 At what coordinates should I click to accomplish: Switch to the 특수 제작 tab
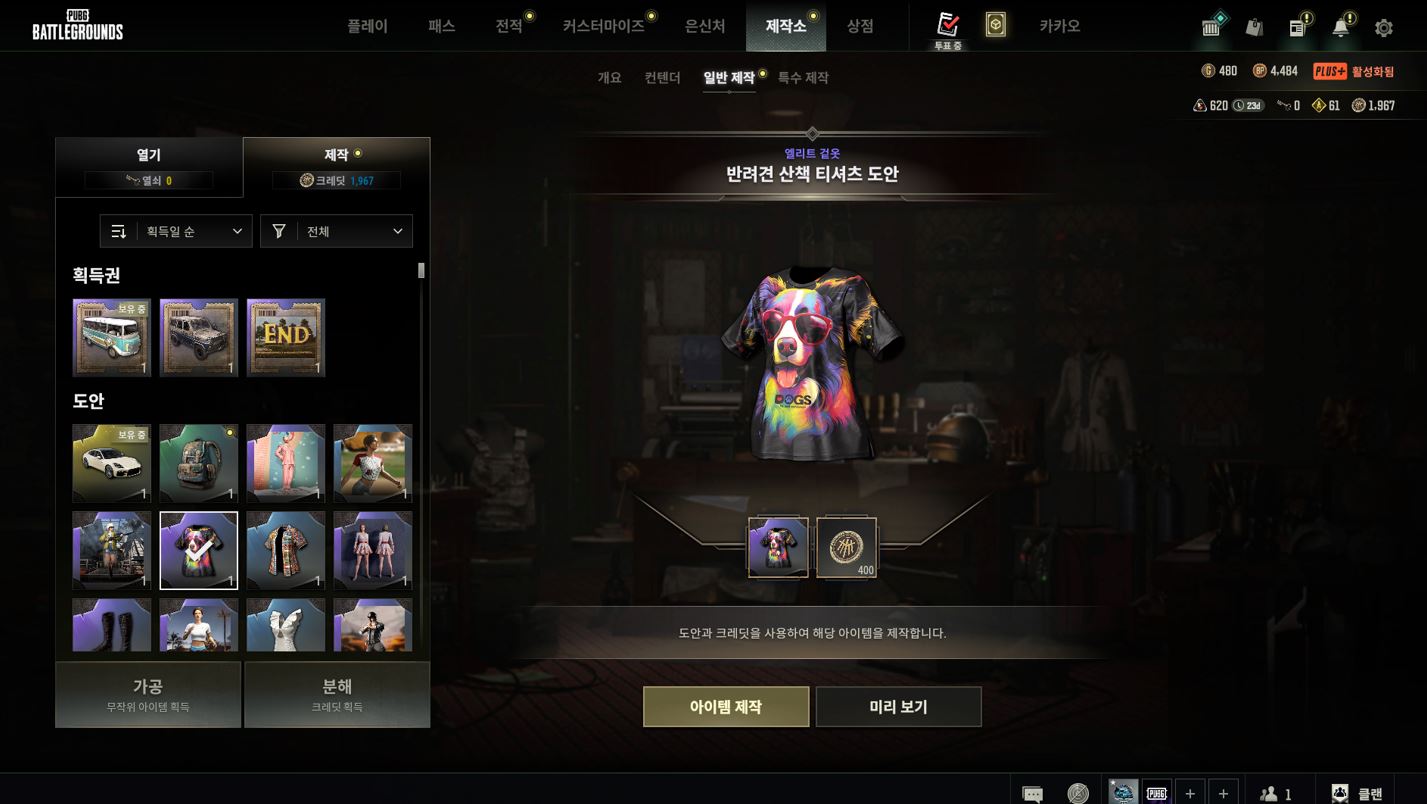(803, 78)
